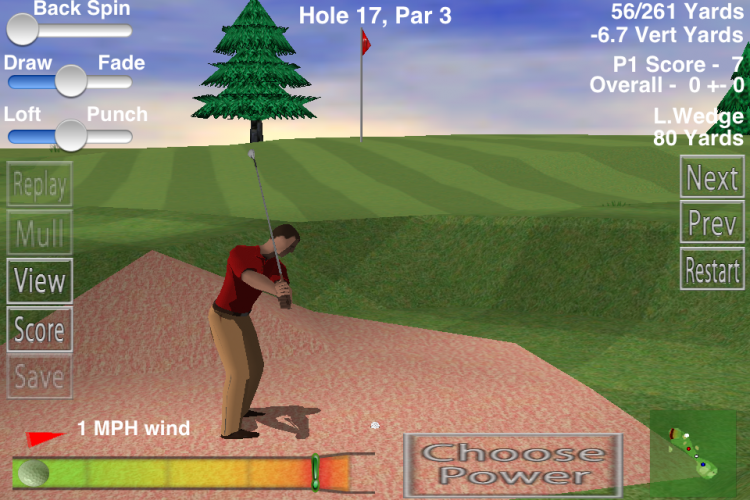The height and width of the screenshot is (500, 750).
Task: Change the camera with the View button
Action: point(40,280)
